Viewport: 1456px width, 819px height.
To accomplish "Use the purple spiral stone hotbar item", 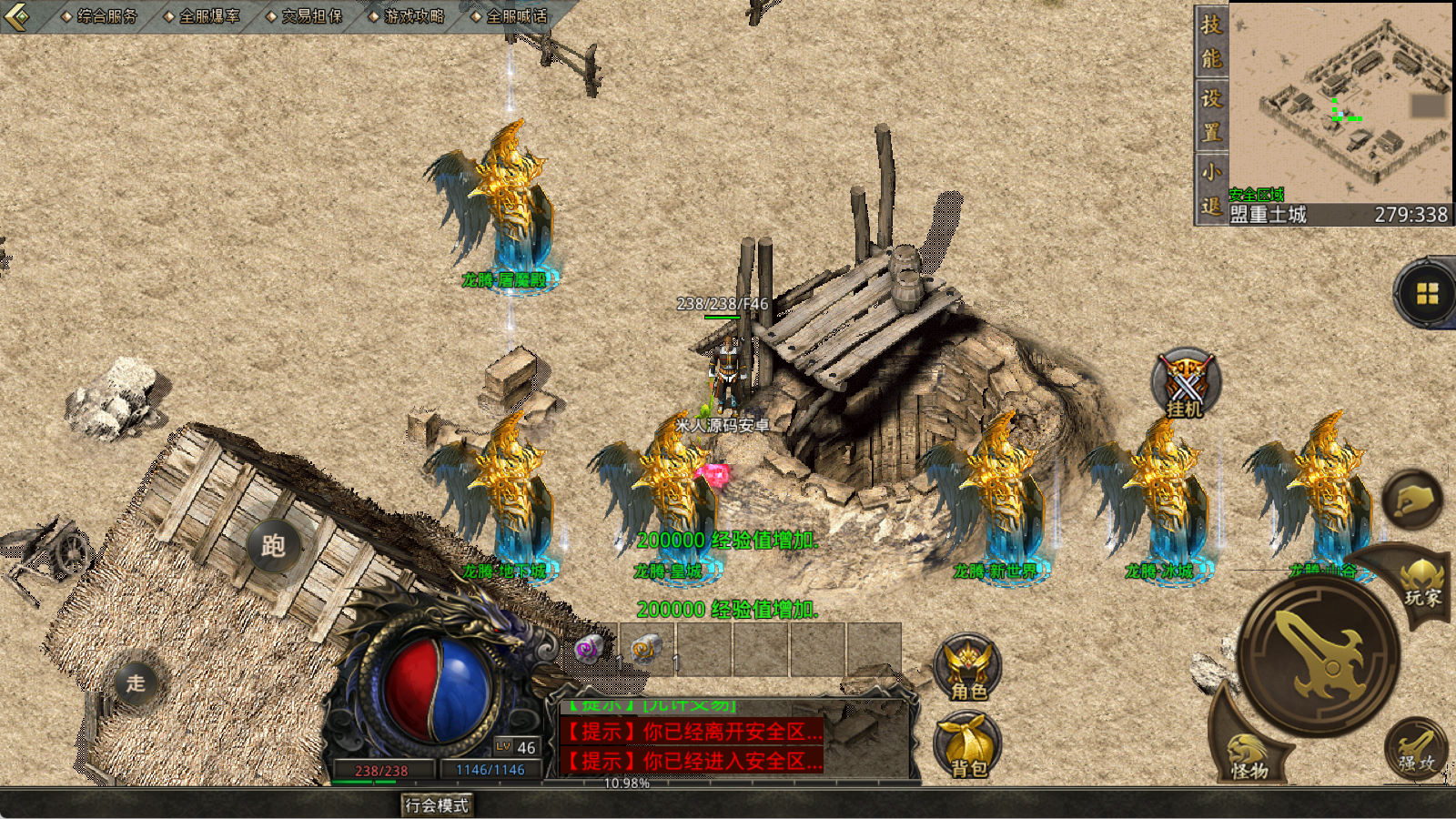I will click(x=589, y=649).
